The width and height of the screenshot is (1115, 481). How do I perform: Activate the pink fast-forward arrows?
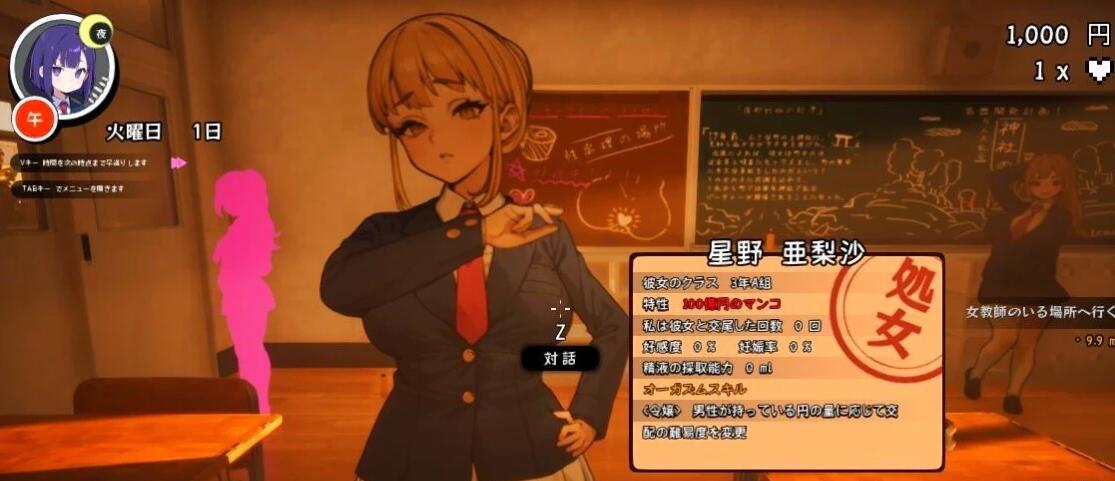point(179,162)
